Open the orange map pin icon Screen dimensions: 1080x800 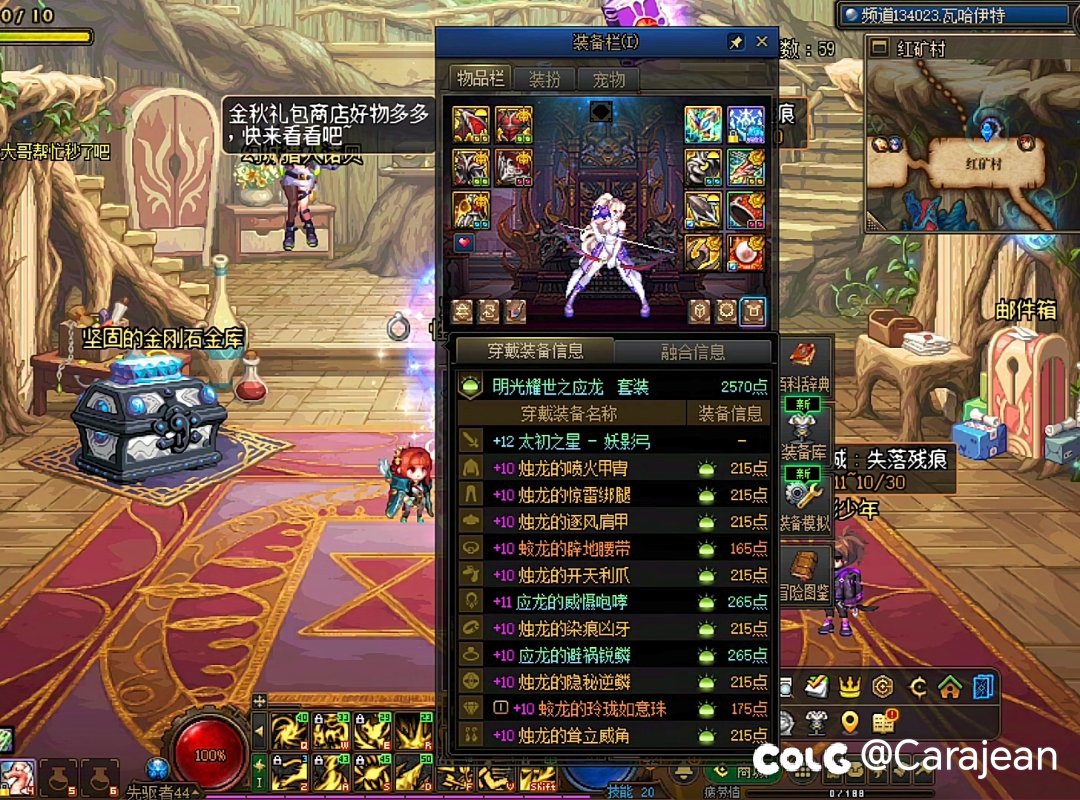pyautogui.click(x=850, y=721)
